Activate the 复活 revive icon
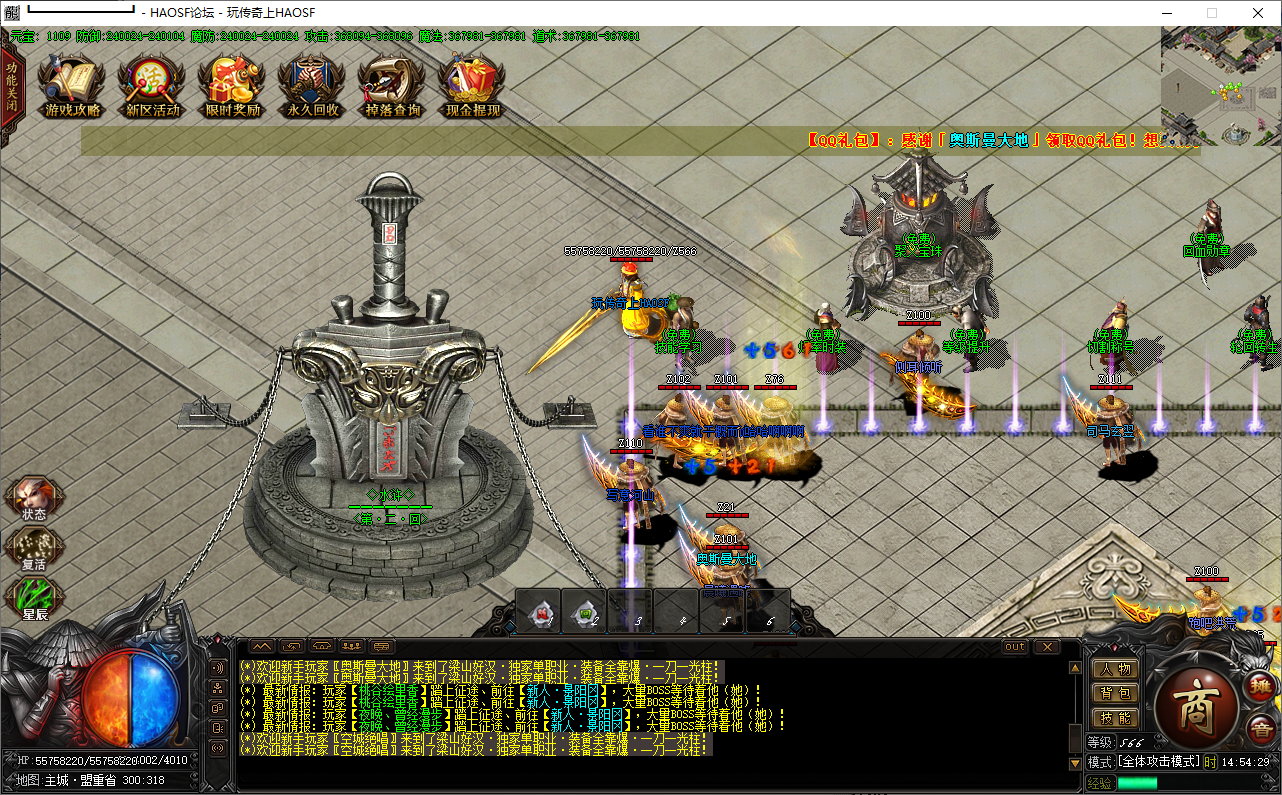 (34, 548)
